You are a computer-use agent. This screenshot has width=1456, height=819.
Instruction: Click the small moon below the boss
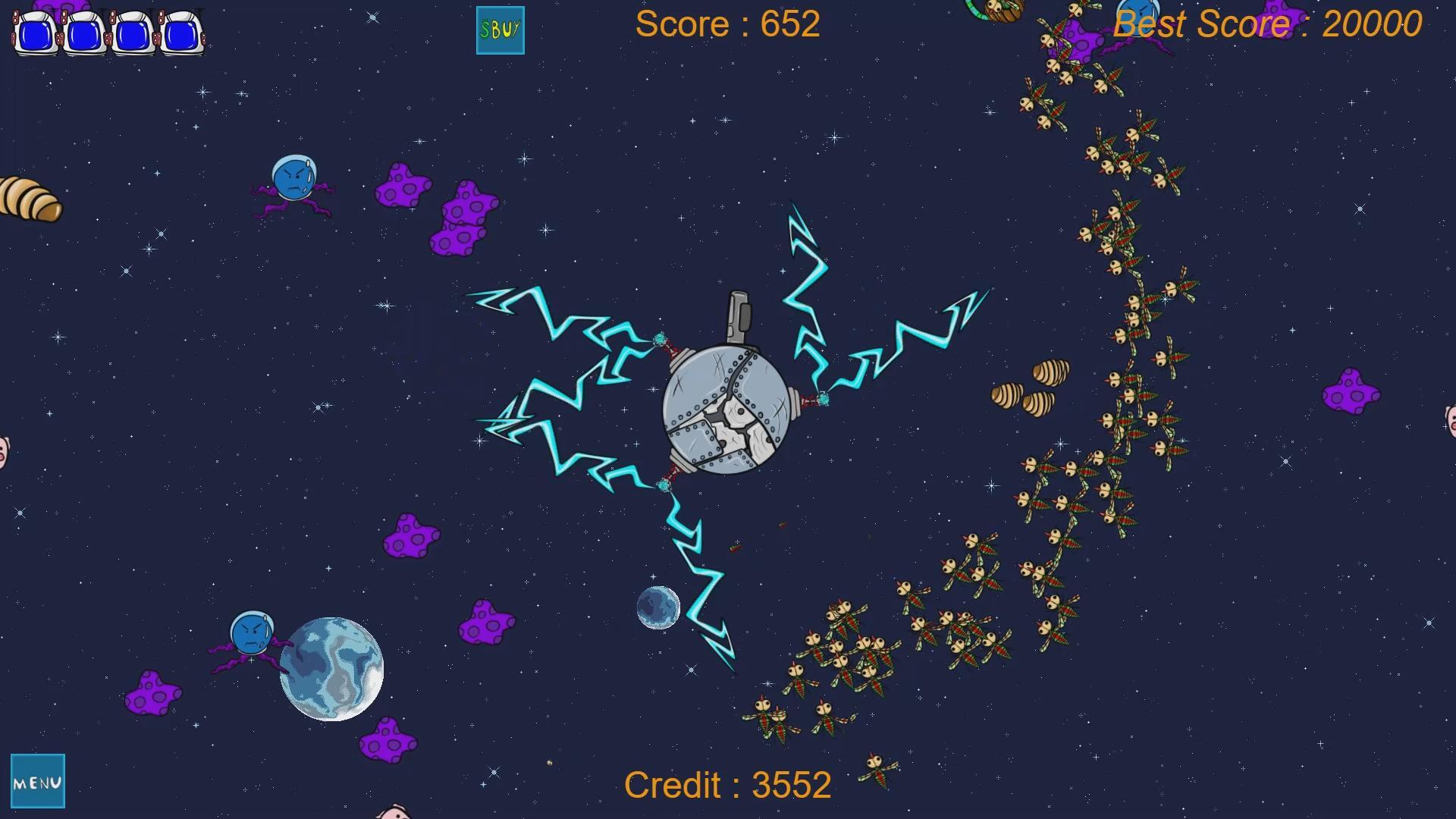pyautogui.click(x=658, y=607)
